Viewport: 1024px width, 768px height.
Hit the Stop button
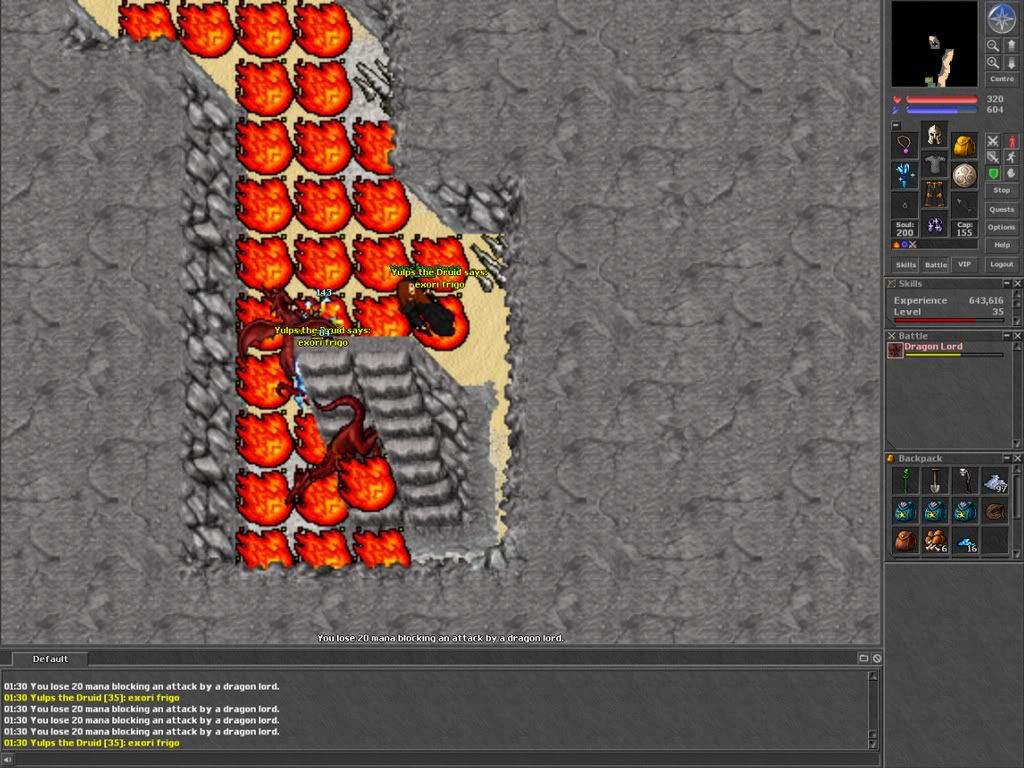[1001, 190]
